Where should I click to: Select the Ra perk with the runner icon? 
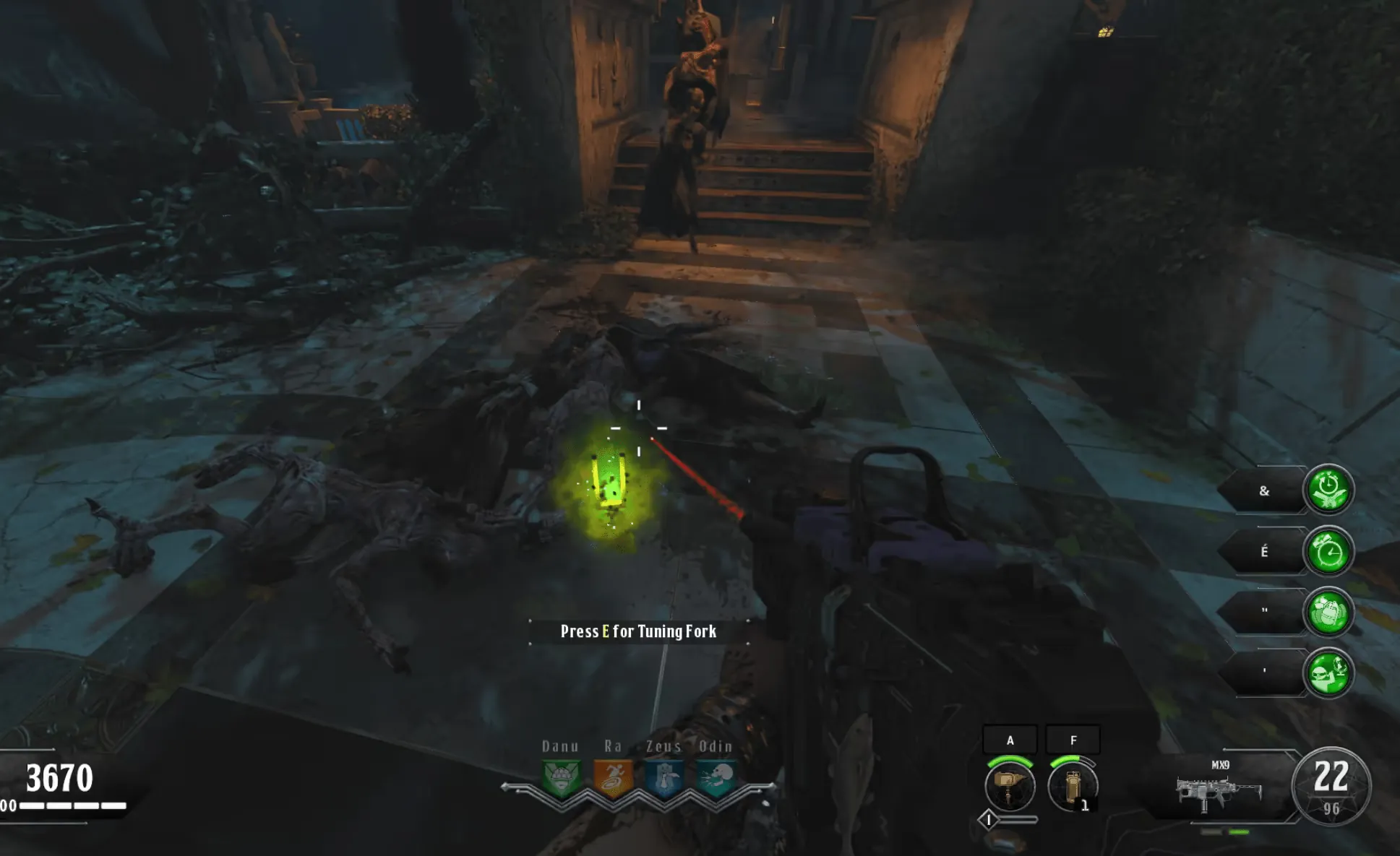pyautogui.click(x=613, y=779)
